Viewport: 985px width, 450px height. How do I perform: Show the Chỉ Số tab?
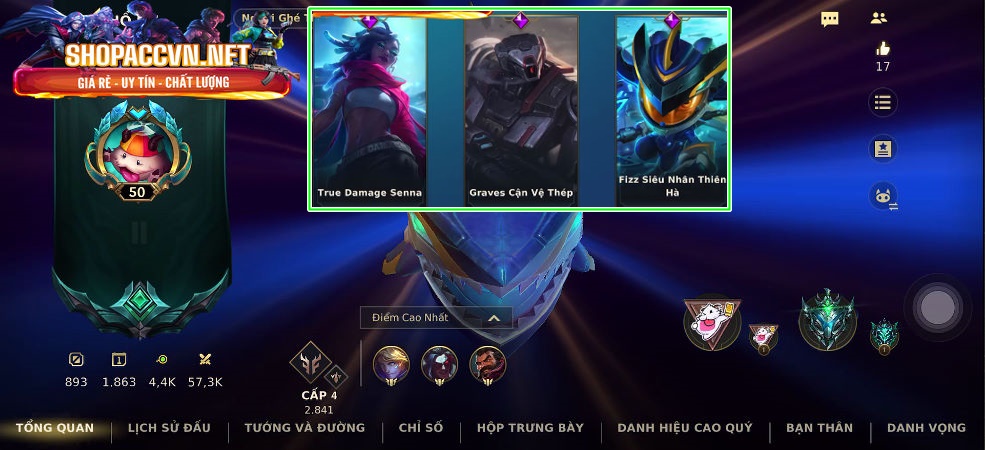(x=421, y=428)
